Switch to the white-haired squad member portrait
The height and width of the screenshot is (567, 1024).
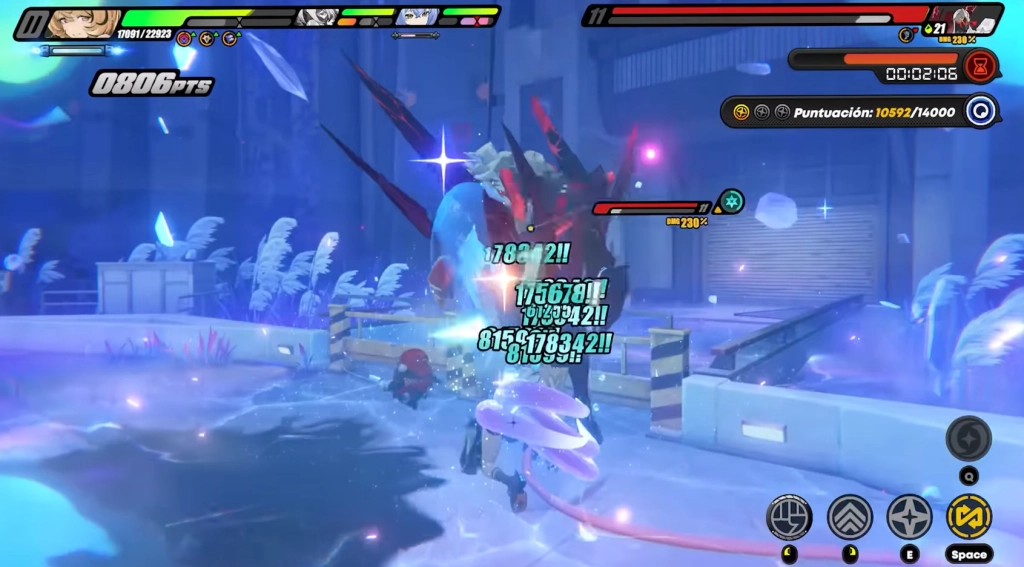tap(318, 17)
